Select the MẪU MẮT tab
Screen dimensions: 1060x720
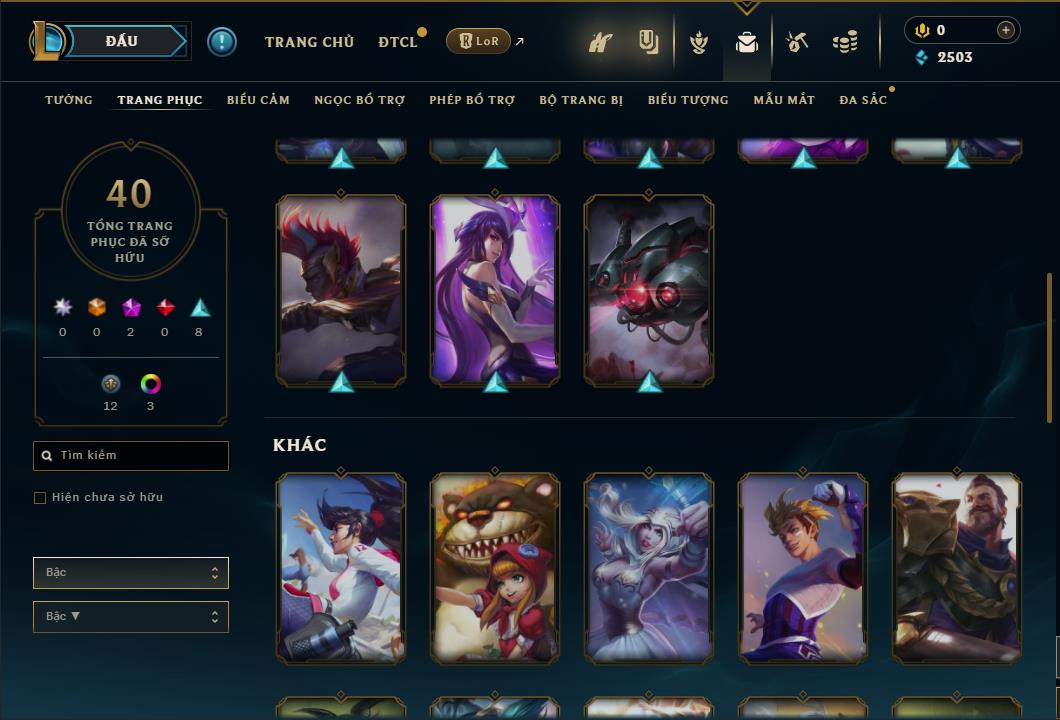[784, 100]
